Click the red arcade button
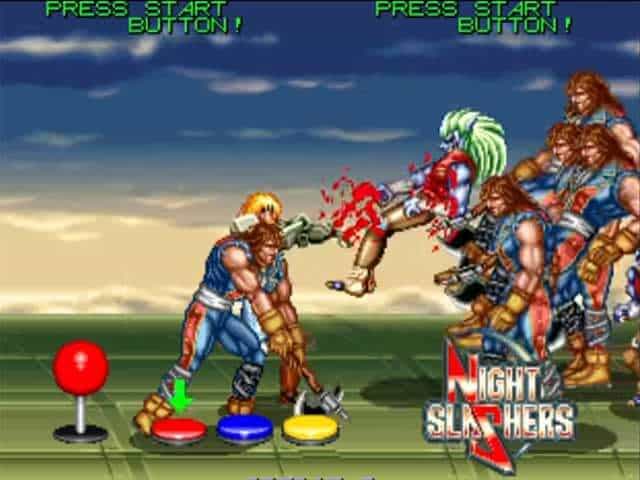The height and width of the screenshot is (480, 640). (x=179, y=430)
